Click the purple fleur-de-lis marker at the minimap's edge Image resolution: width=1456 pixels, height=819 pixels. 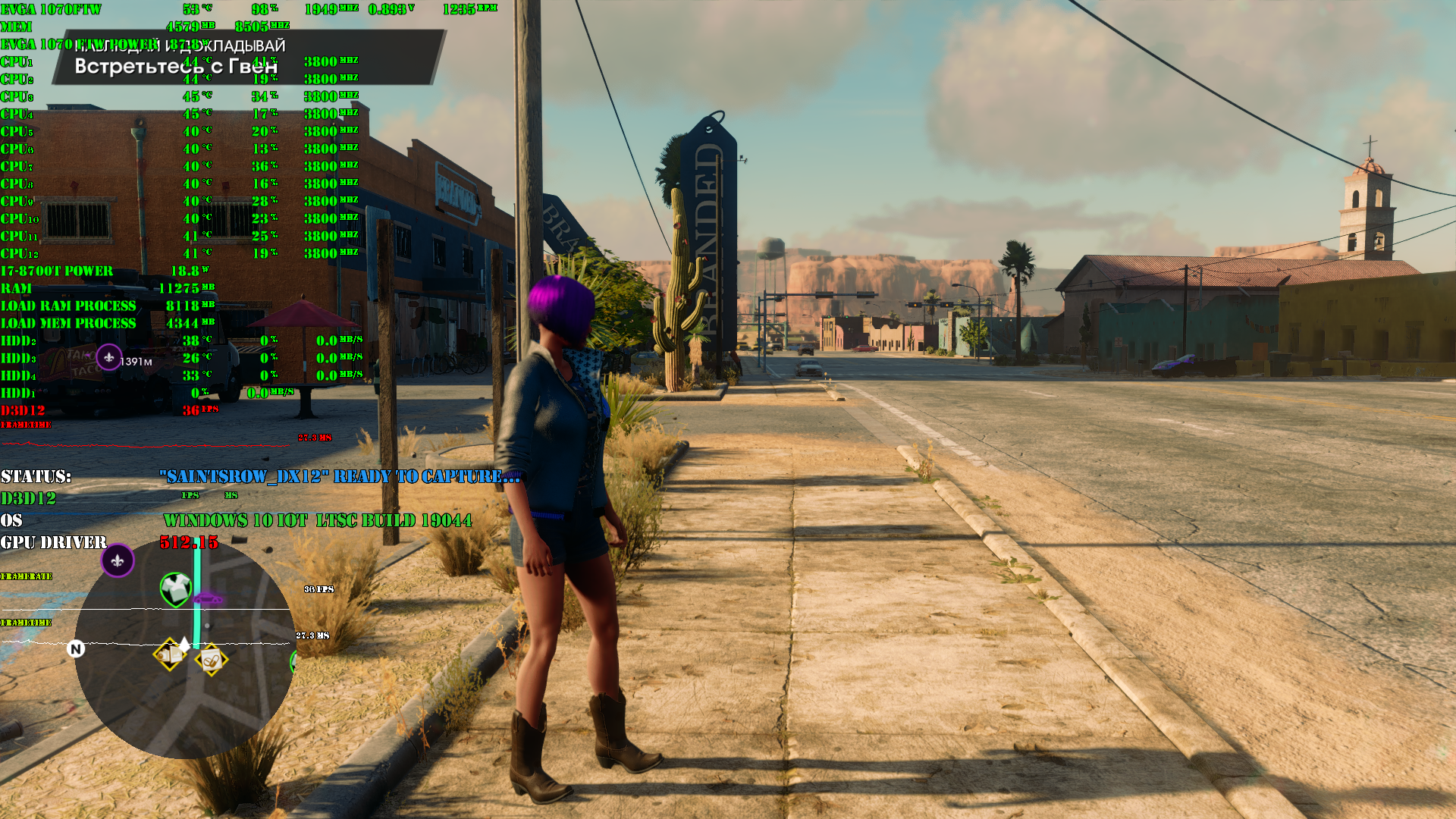point(118,561)
